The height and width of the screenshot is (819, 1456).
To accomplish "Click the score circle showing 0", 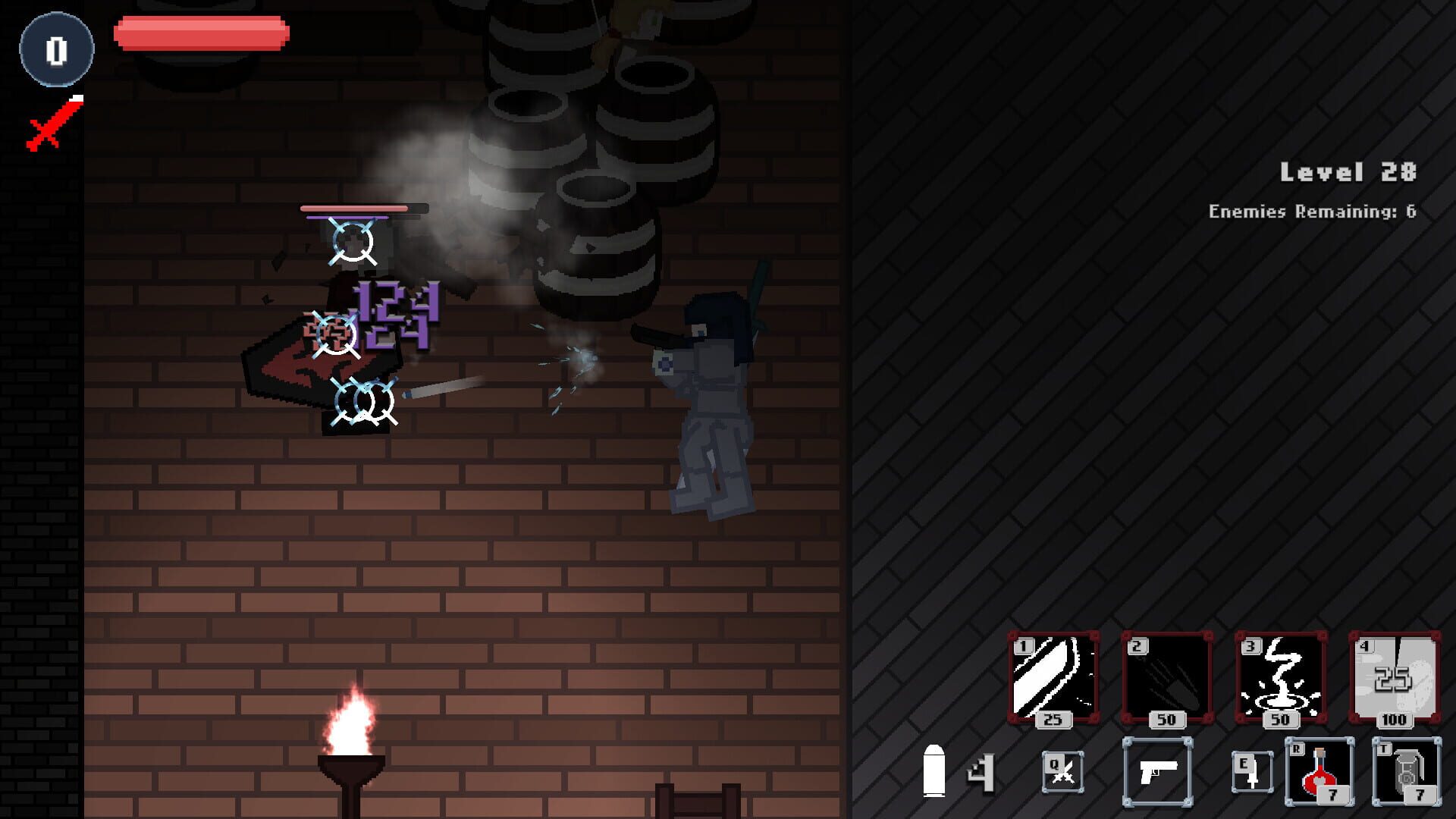I will pos(55,47).
